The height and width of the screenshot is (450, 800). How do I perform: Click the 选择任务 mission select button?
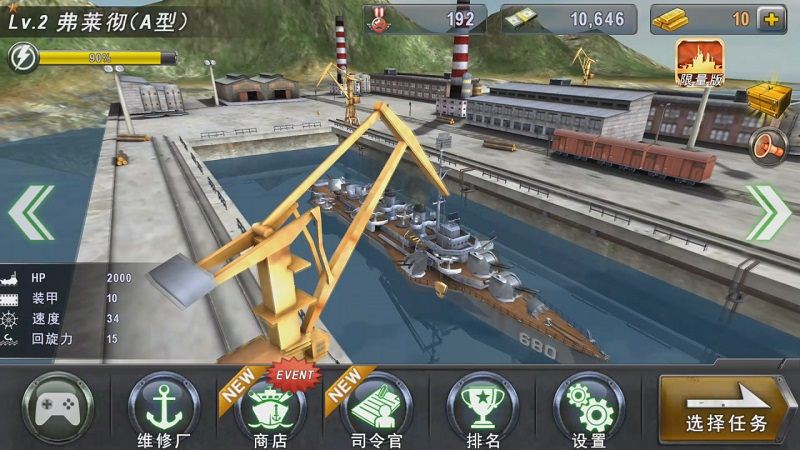(727, 410)
